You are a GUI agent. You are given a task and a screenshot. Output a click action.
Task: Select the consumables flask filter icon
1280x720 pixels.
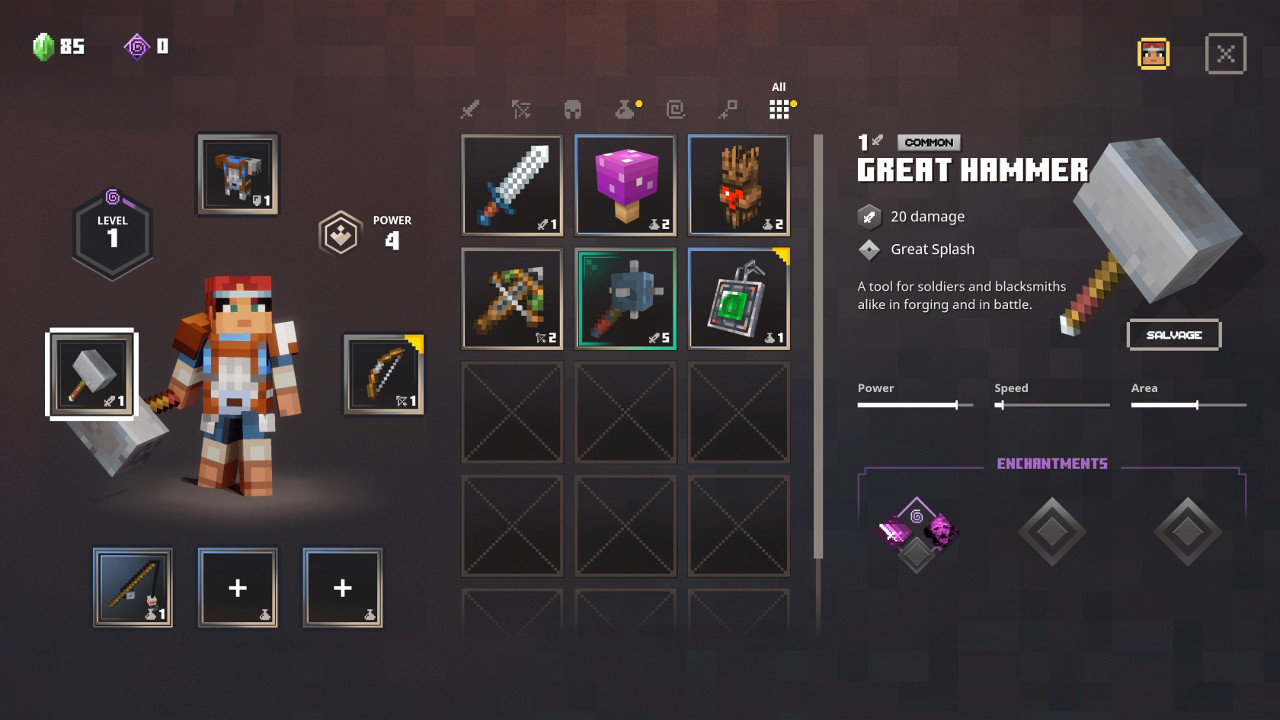point(625,110)
